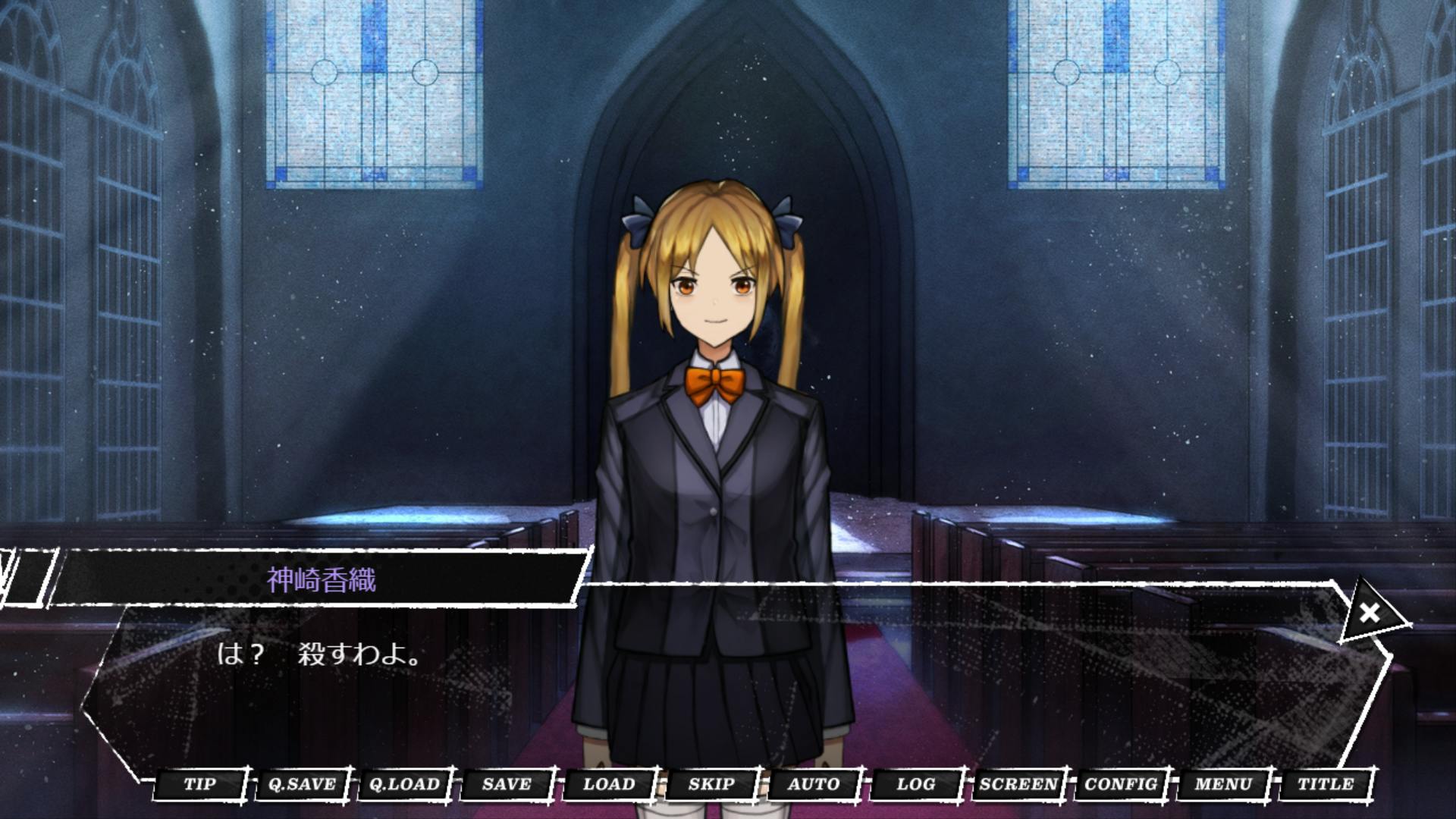1456x819 pixels.
Task: Open the LOAD menu
Action: tap(609, 784)
